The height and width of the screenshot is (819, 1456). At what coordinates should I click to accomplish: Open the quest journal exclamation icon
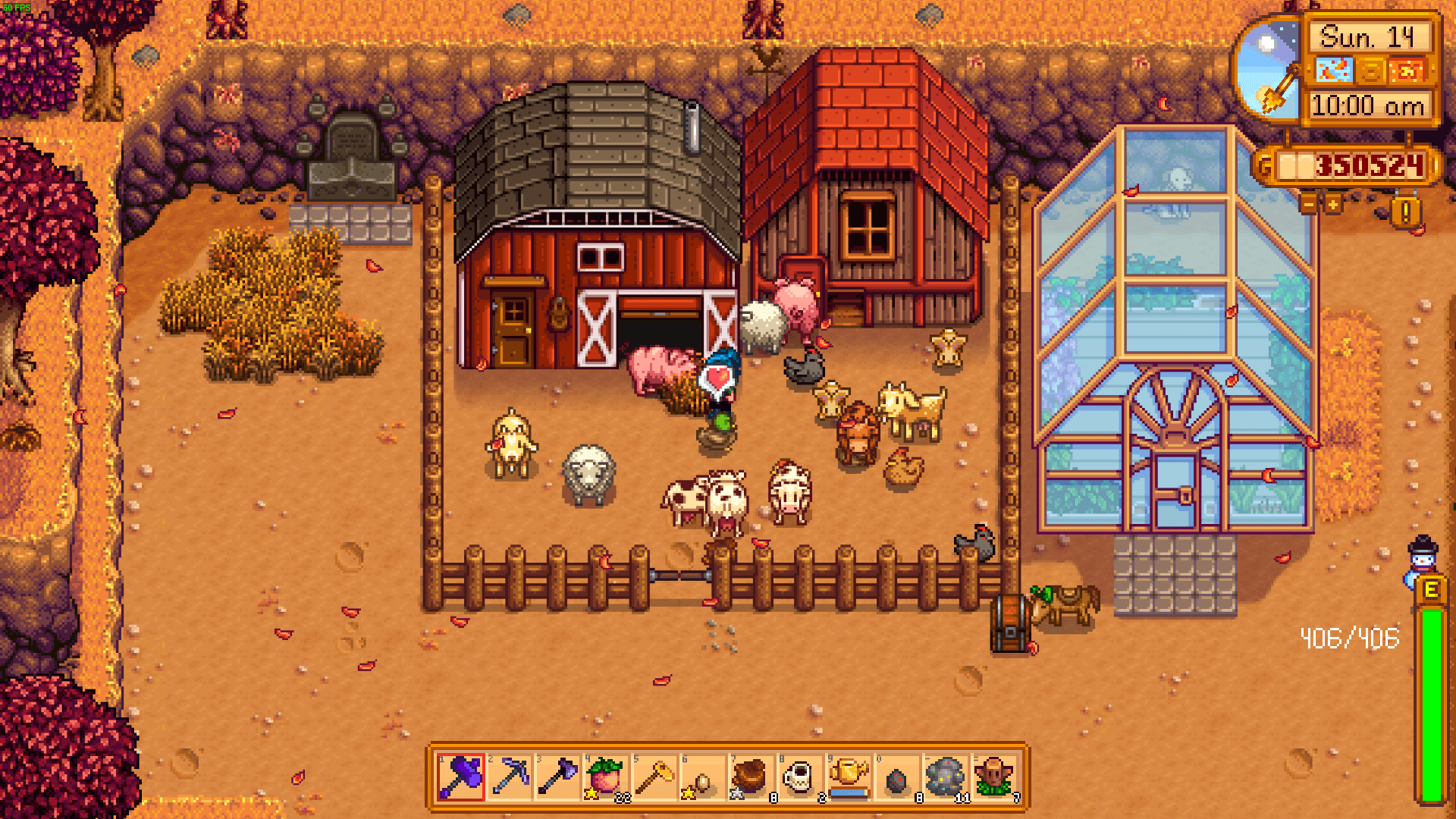click(1405, 213)
